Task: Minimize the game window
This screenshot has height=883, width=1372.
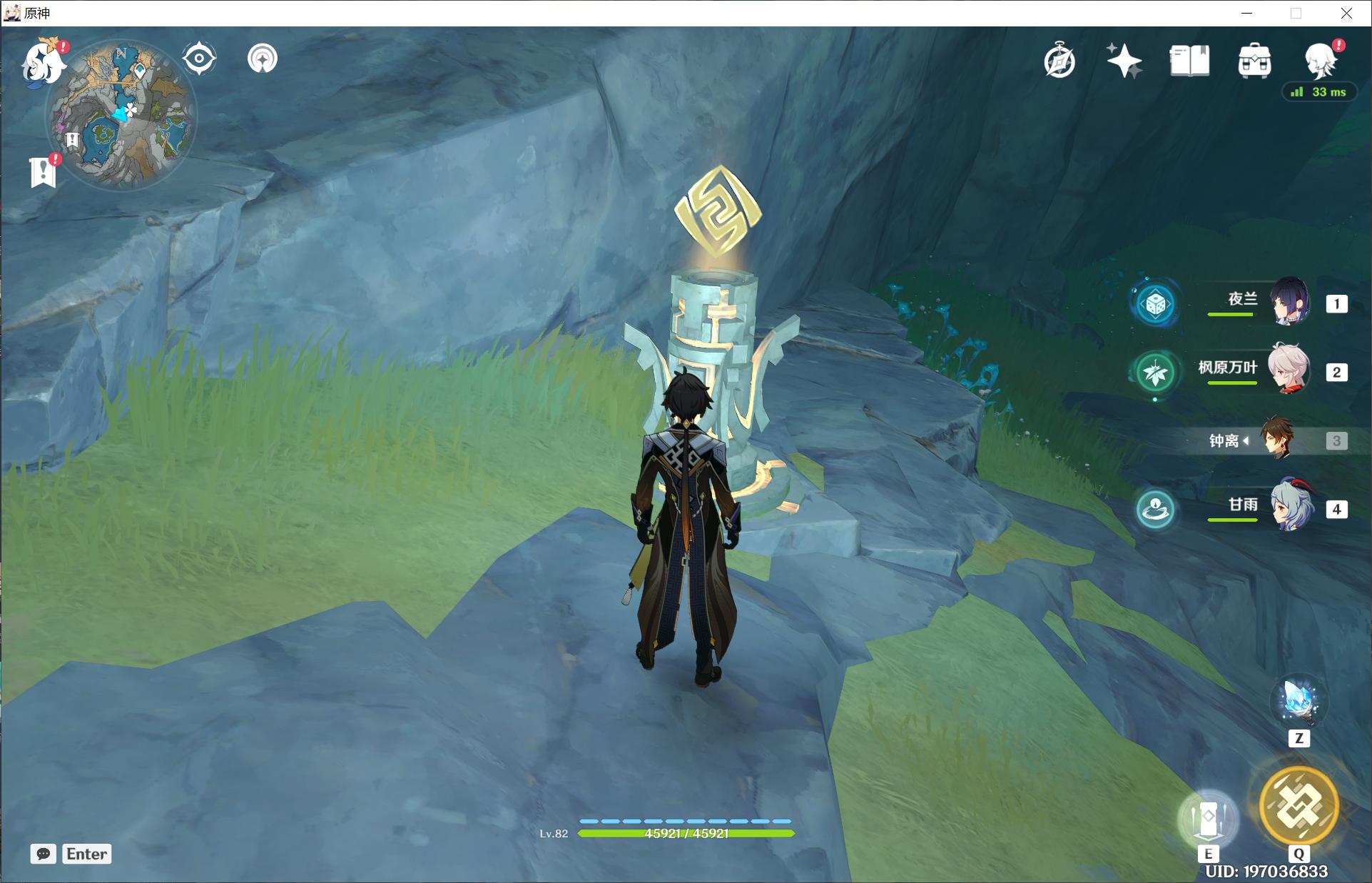Action: pyautogui.click(x=1246, y=13)
